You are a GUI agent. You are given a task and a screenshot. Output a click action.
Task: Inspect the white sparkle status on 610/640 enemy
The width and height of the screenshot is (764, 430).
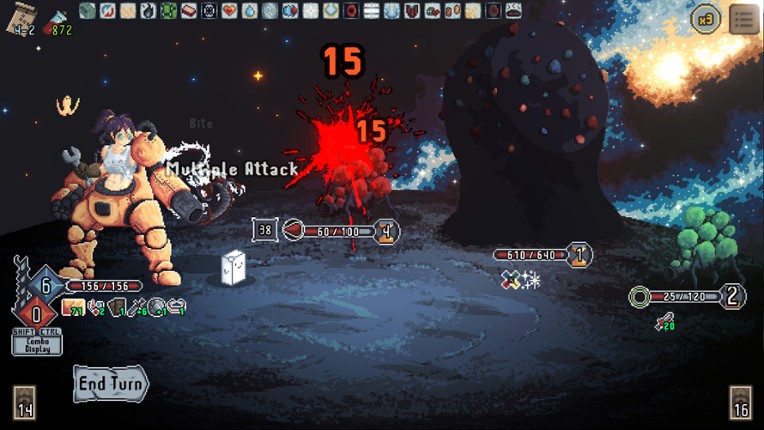531,281
